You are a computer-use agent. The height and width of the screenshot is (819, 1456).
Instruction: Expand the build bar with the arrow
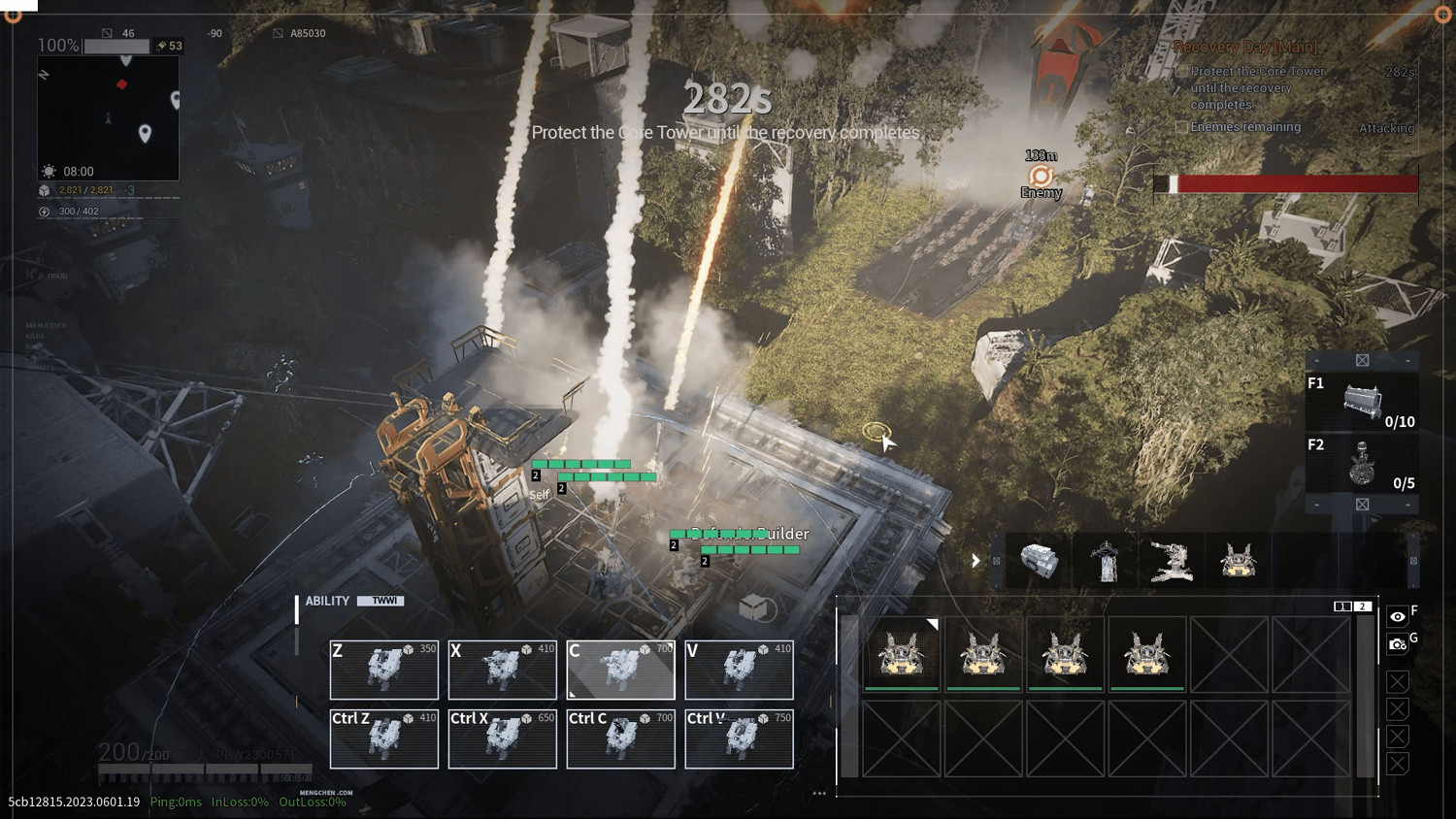pyautogui.click(x=976, y=561)
